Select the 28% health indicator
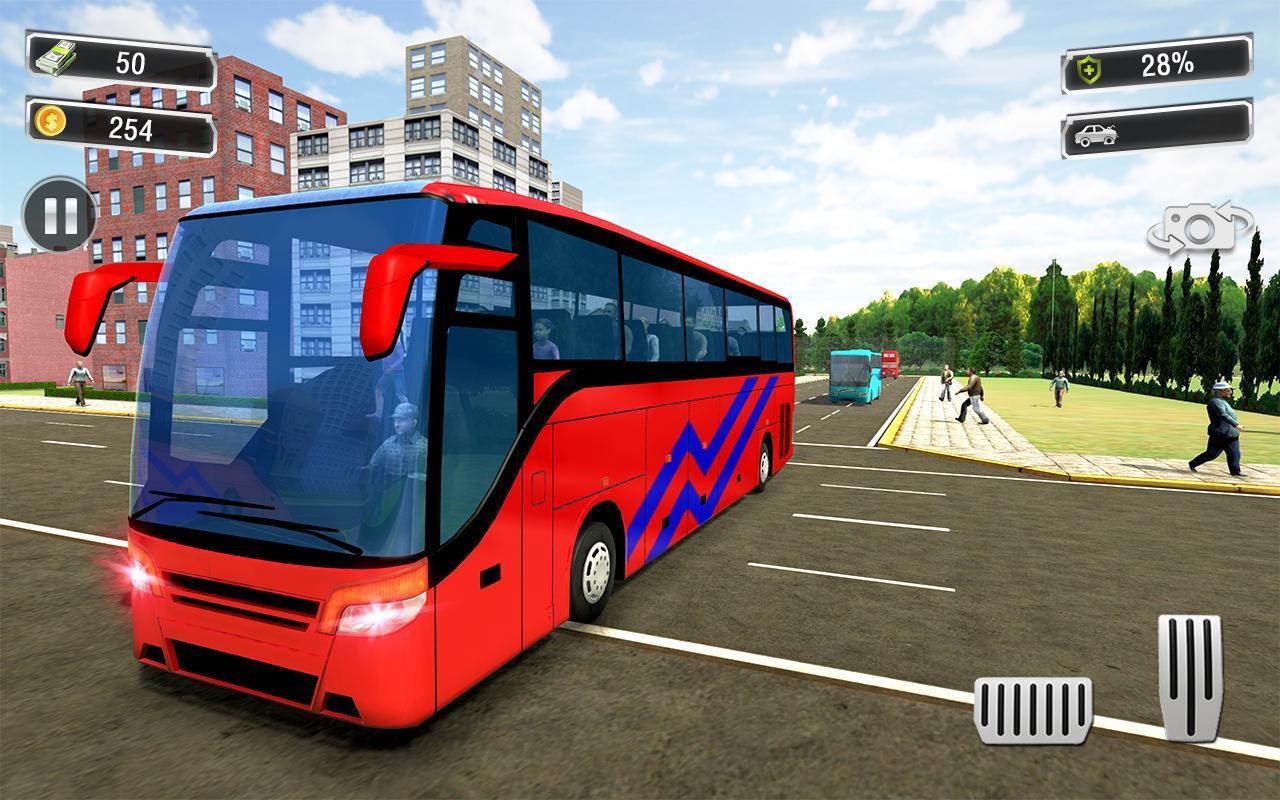This screenshot has width=1280, height=800. tap(1160, 66)
